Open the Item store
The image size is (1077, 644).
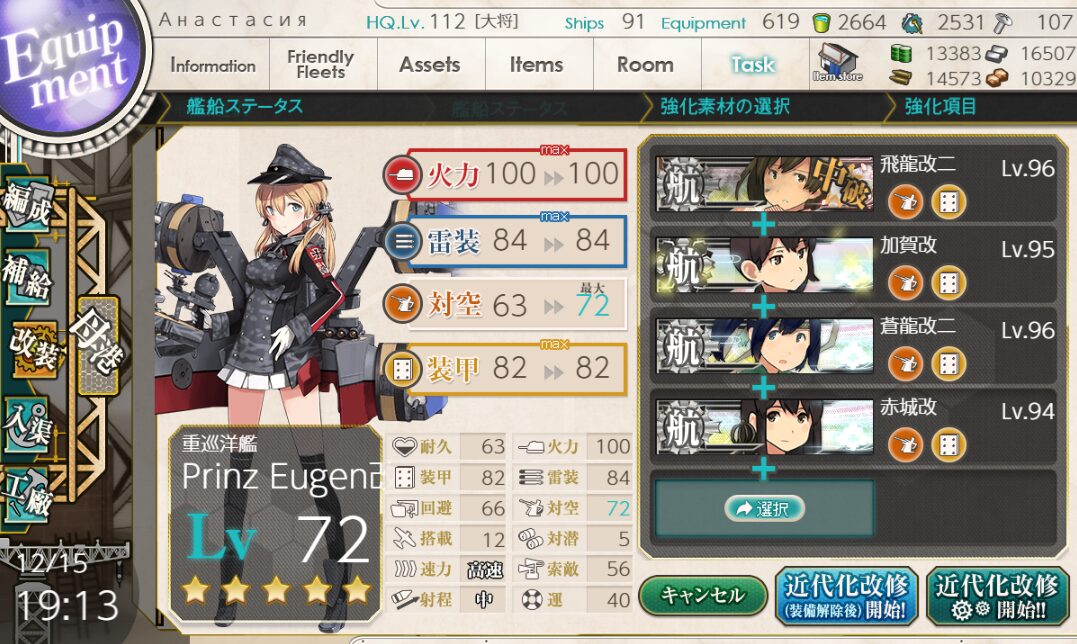[x=838, y=62]
